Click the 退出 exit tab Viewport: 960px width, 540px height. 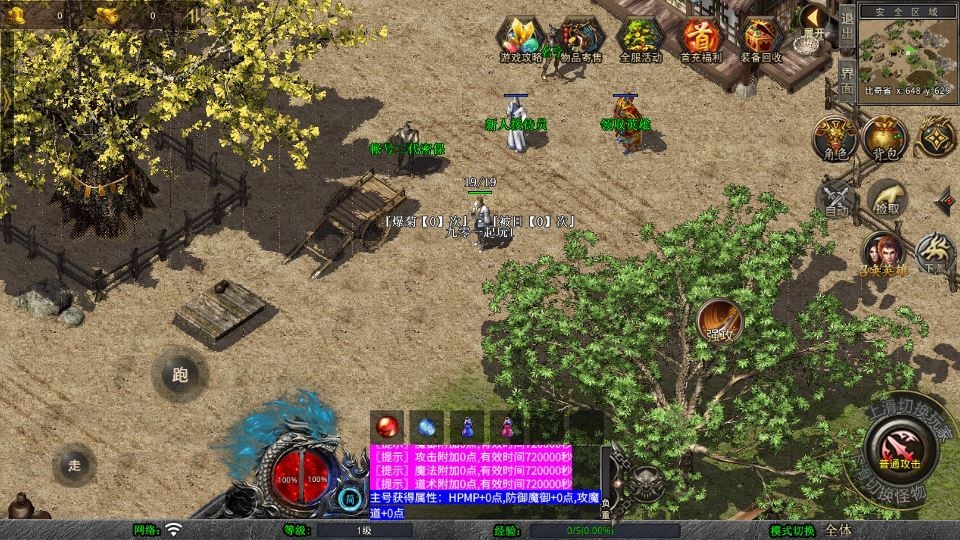[847, 24]
